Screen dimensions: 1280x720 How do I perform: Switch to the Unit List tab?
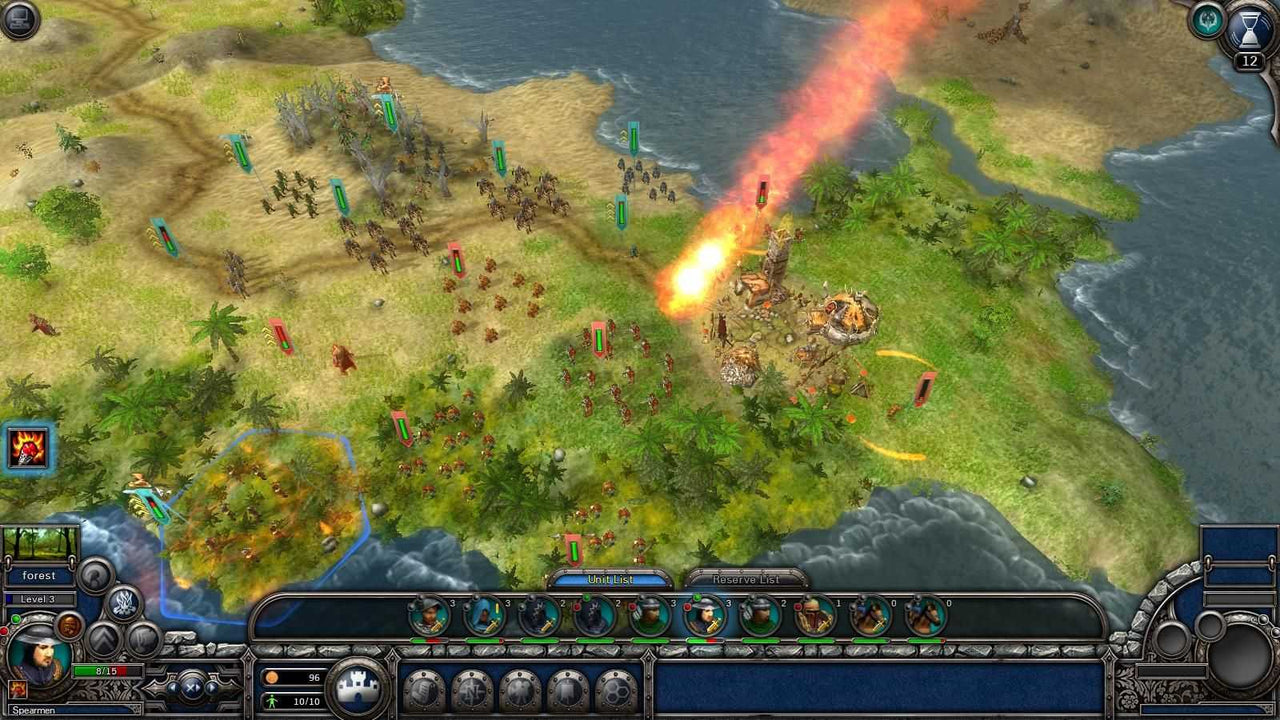point(613,578)
